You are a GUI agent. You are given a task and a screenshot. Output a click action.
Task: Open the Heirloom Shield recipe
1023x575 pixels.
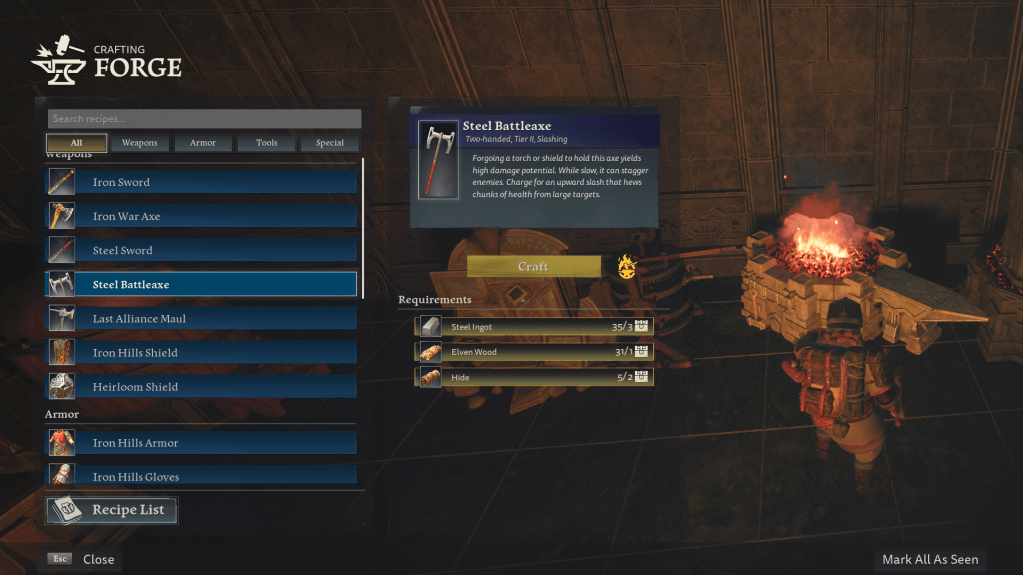pos(201,386)
